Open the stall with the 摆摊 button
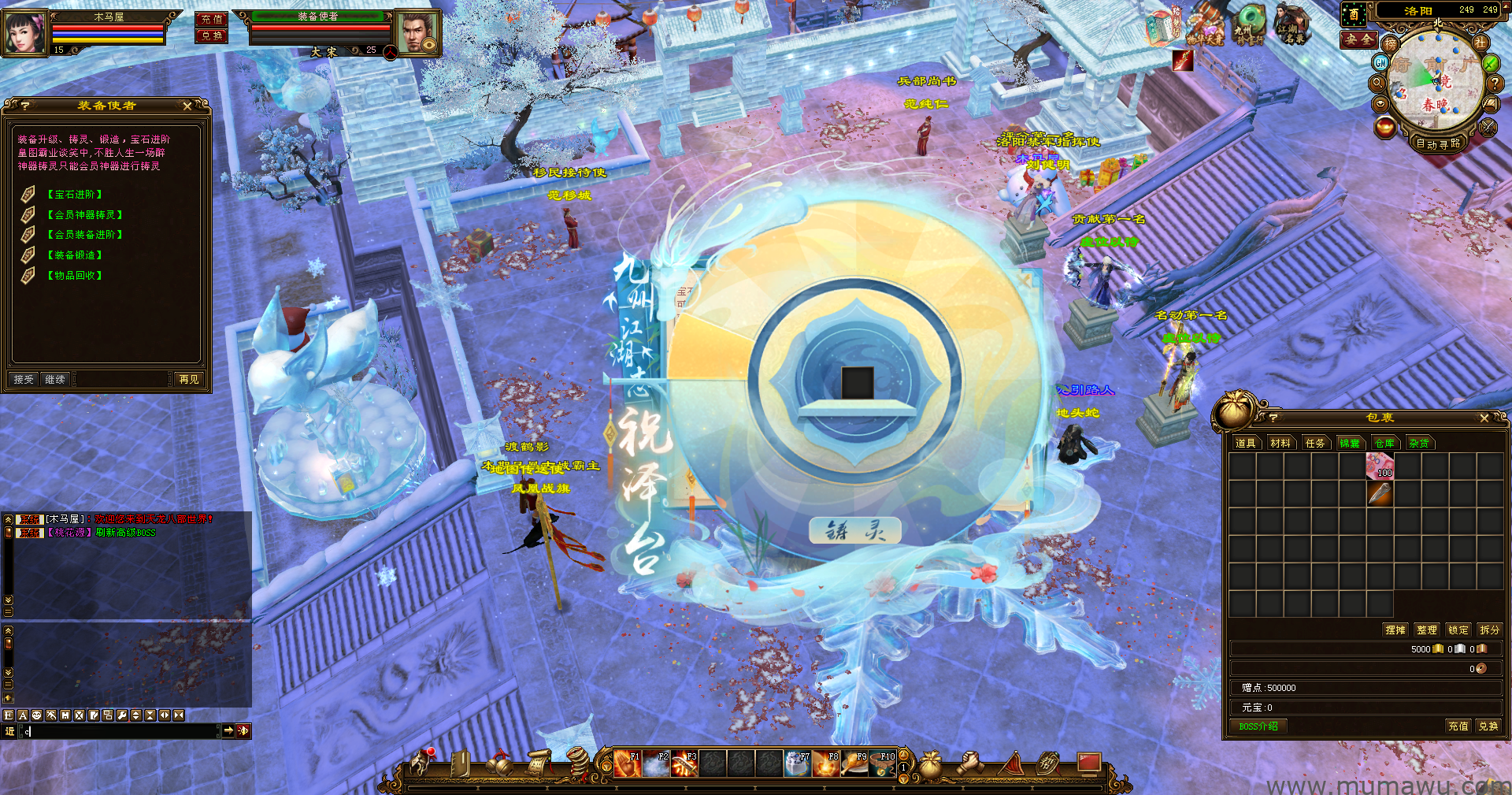1512x795 pixels. point(1395,630)
